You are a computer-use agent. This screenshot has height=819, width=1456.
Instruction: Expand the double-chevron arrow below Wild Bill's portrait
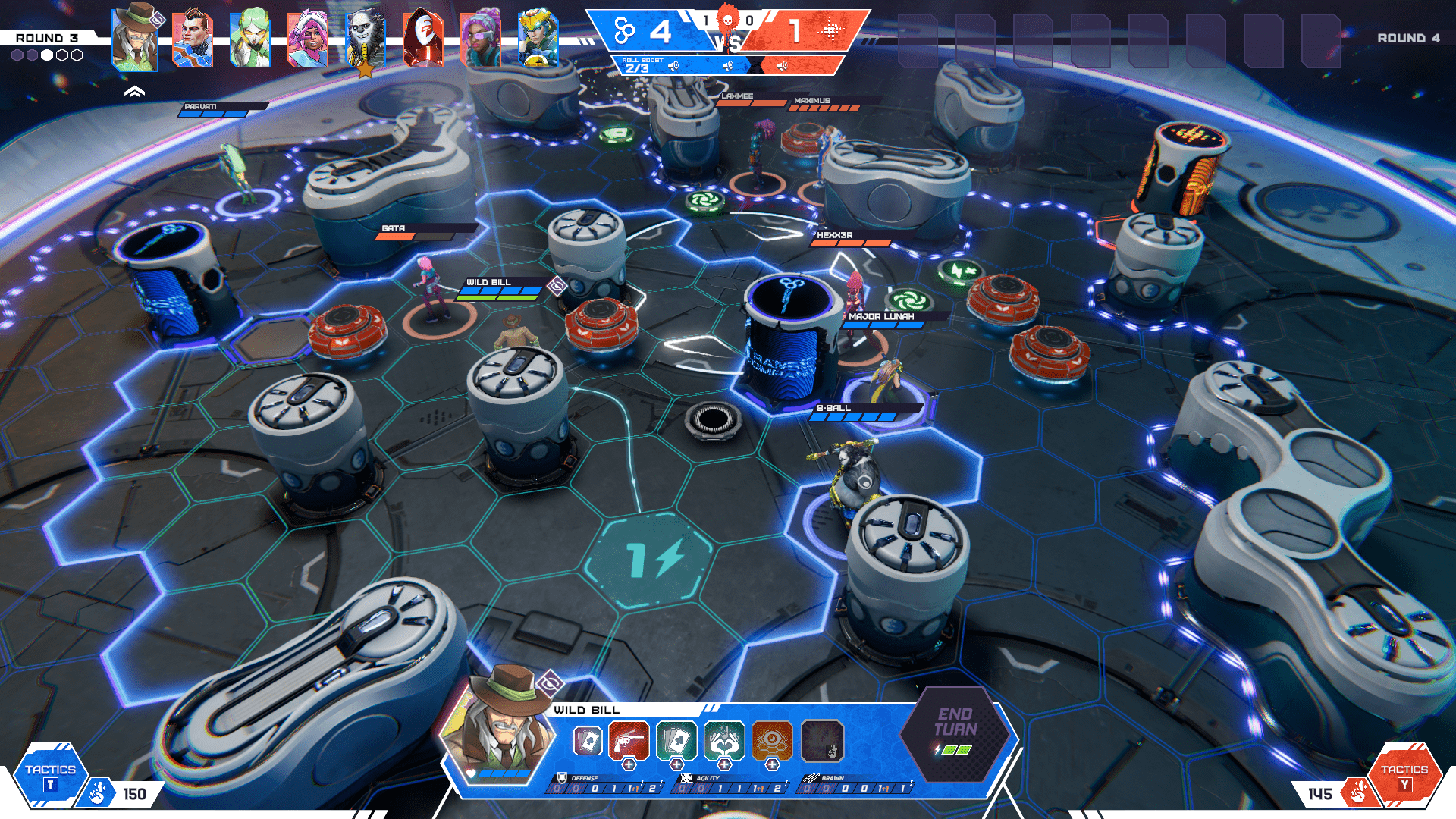134,92
